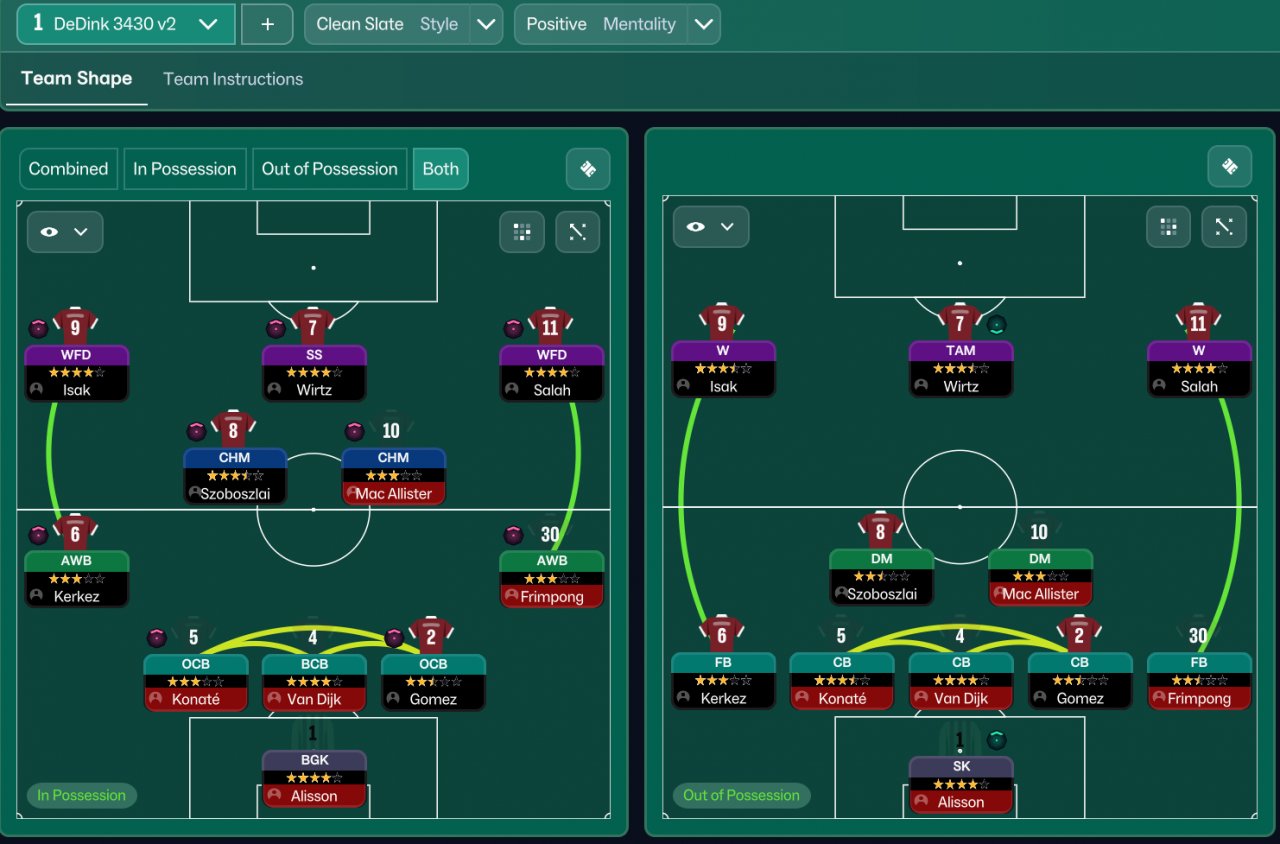Image resolution: width=1280 pixels, height=844 pixels.
Task: Choose the In Possession view button
Action: [185, 169]
